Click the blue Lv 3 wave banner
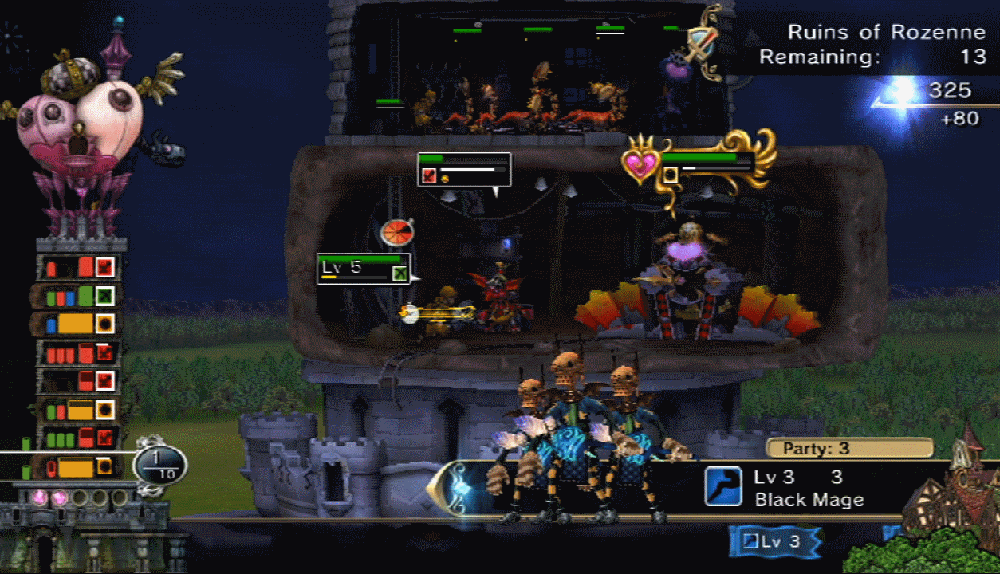Screen dimensions: 1000x574 tap(774, 542)
